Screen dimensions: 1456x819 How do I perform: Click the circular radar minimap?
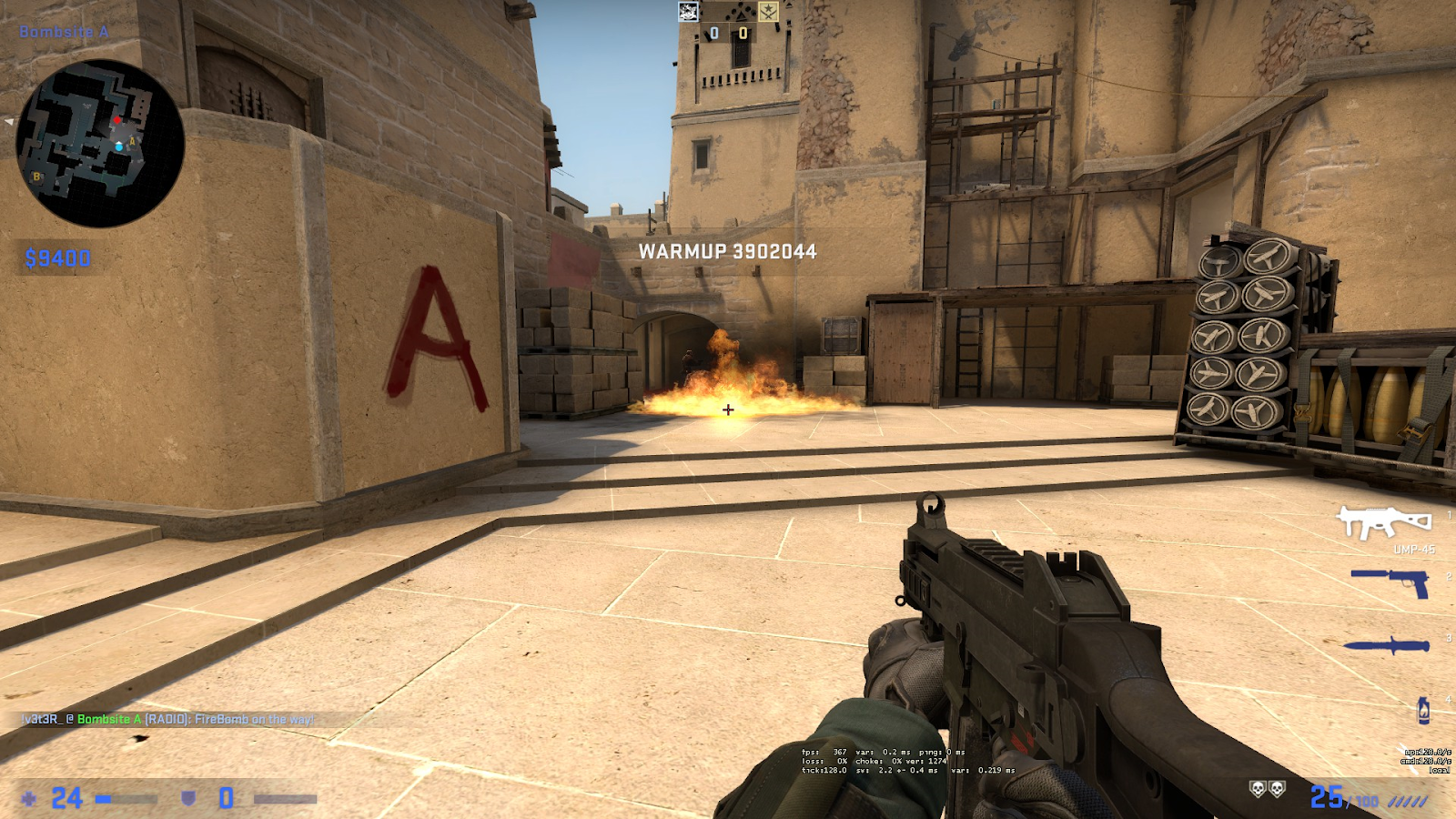pos(100,143)
